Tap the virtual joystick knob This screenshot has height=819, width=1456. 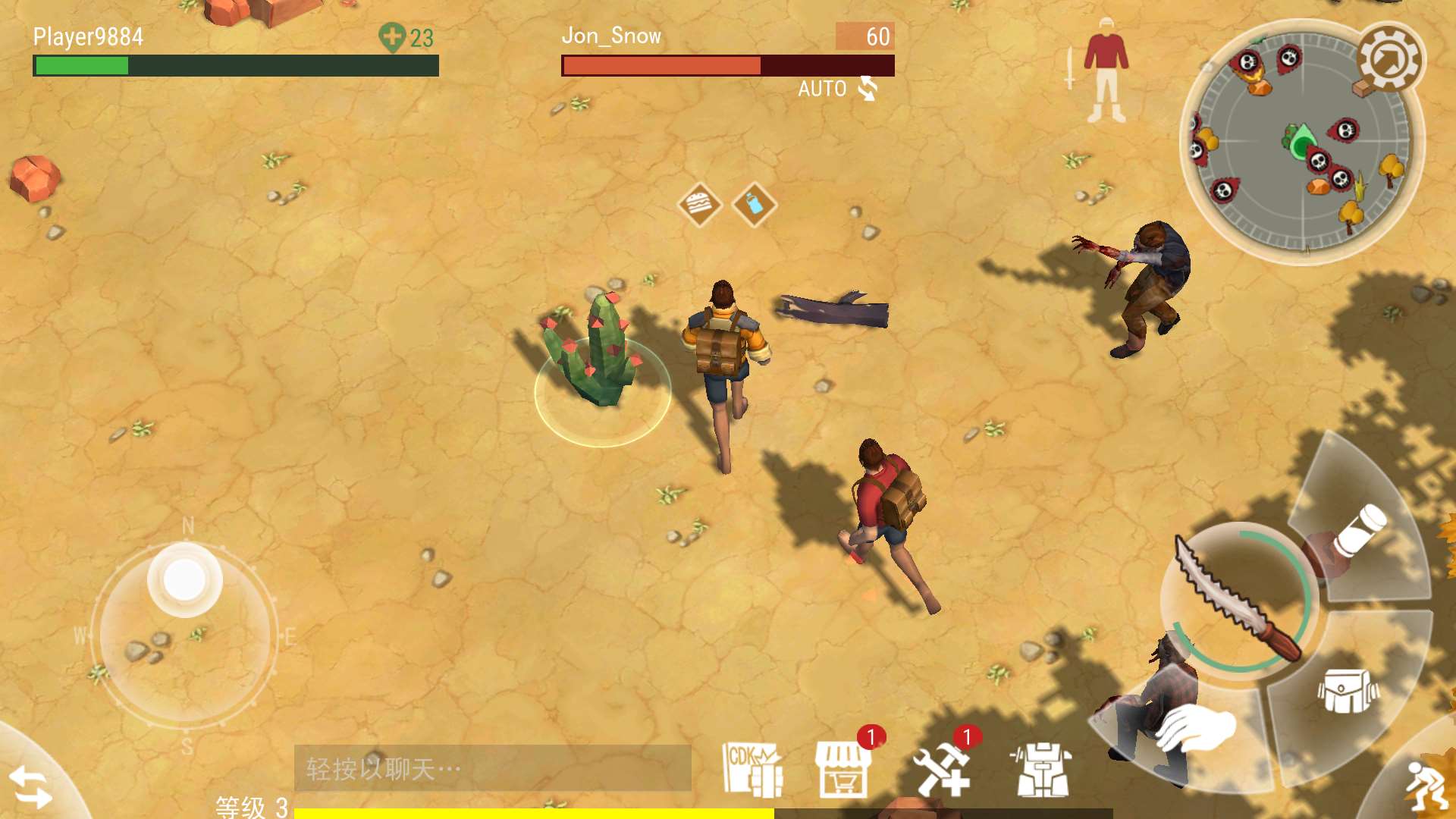(184, 580)
